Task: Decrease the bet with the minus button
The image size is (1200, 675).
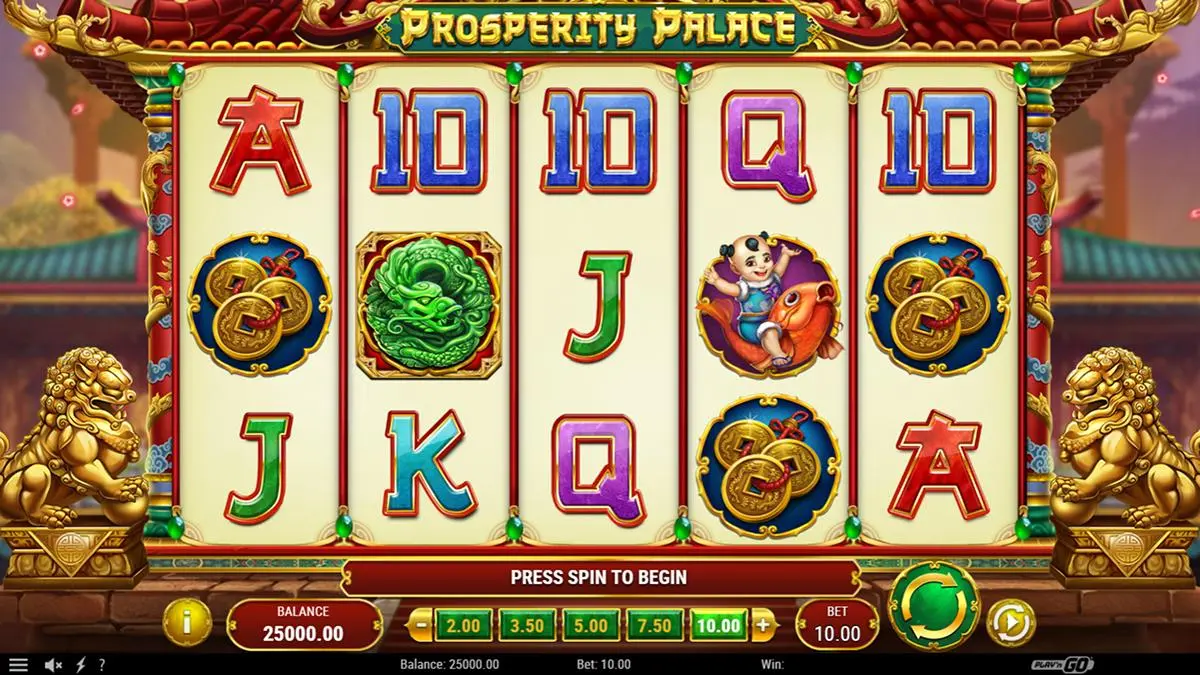Action: [422, 626]
